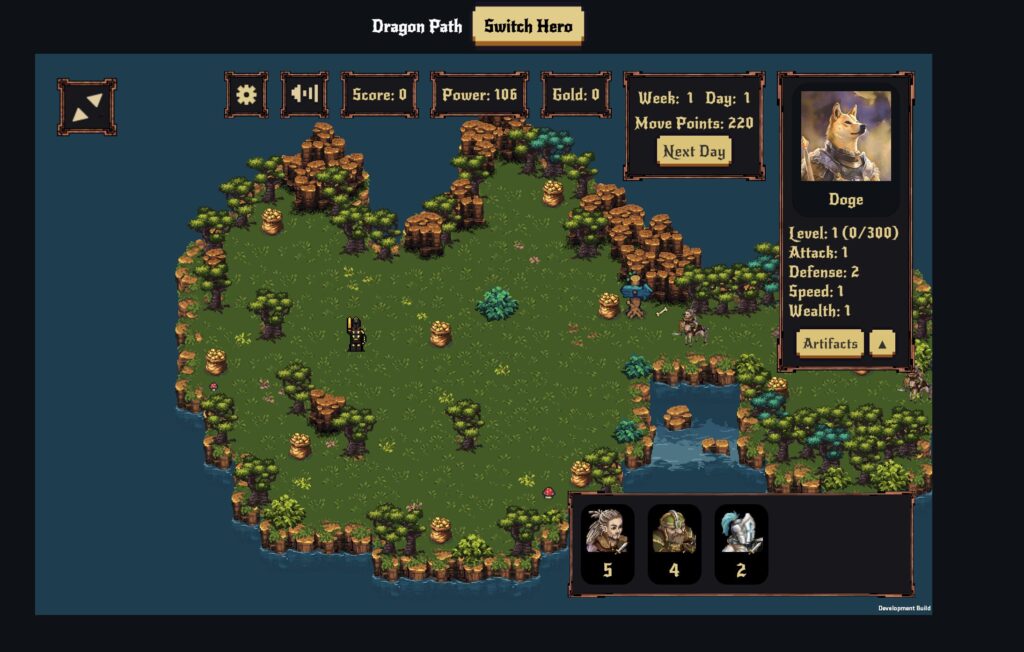This screenshot has height=652, width=1024.
Task: Pick the armored knight unit with 2
Action: click(741, 543)
